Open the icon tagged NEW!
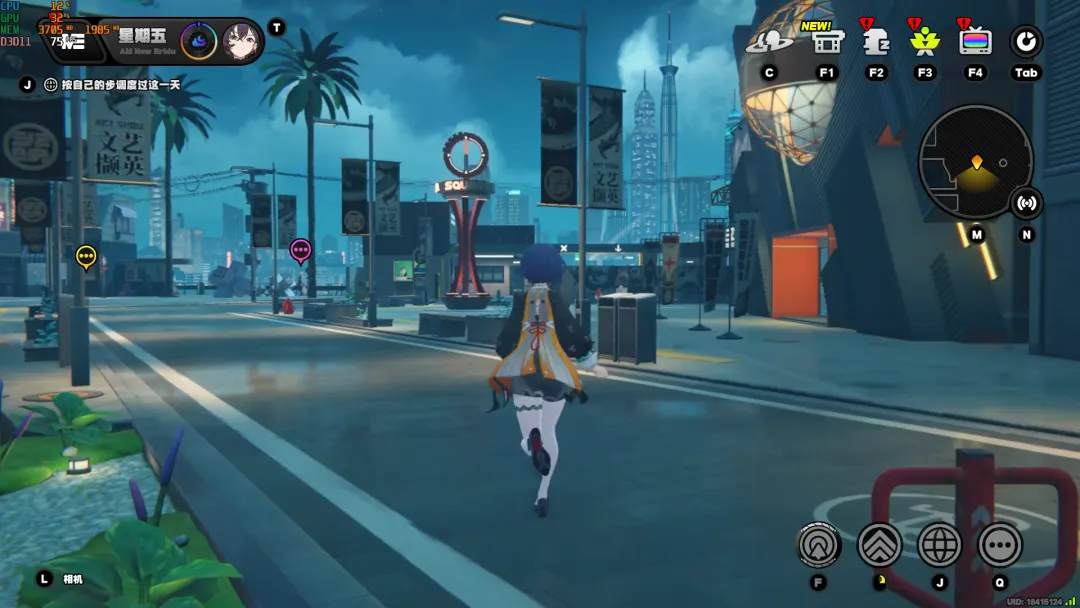 point(827,42)
